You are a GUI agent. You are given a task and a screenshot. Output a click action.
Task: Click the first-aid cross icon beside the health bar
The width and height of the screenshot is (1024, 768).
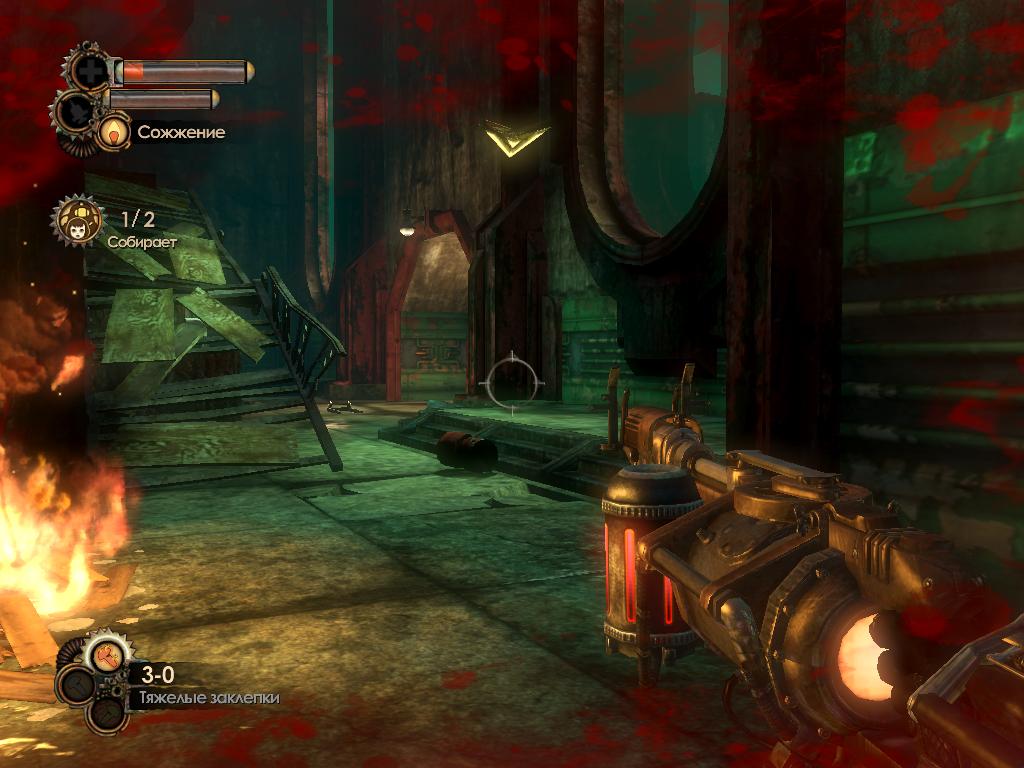[x=91, y=70]
